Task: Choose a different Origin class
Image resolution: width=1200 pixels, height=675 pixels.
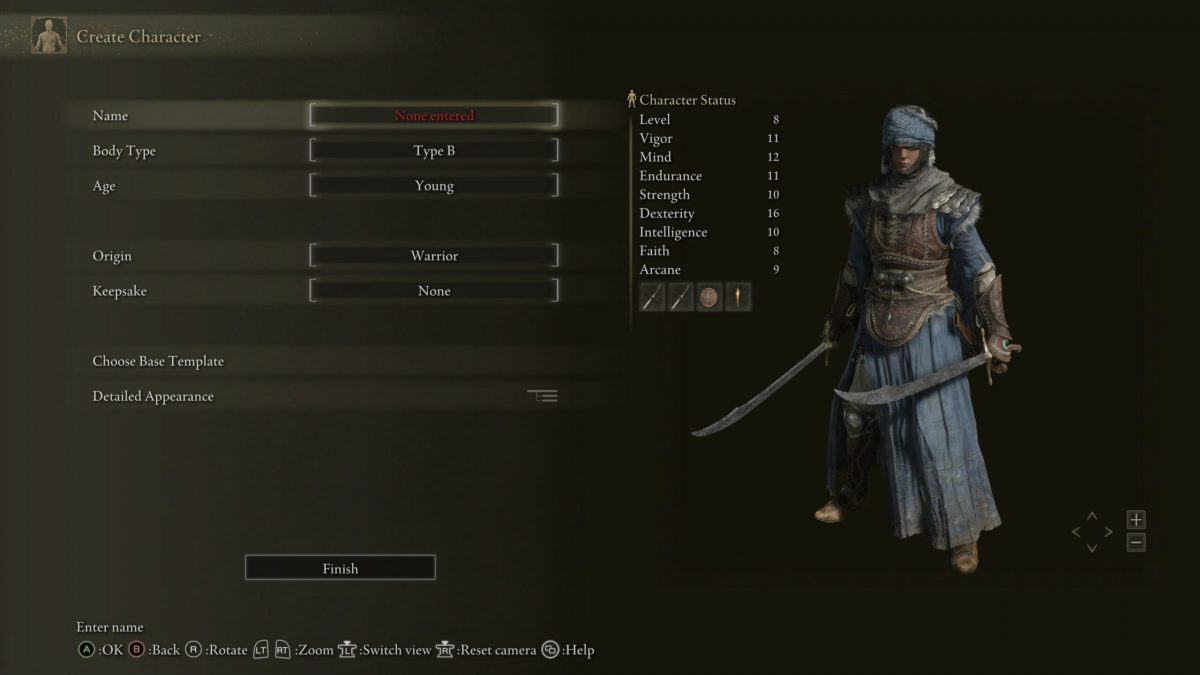Action: pos(434,256)
